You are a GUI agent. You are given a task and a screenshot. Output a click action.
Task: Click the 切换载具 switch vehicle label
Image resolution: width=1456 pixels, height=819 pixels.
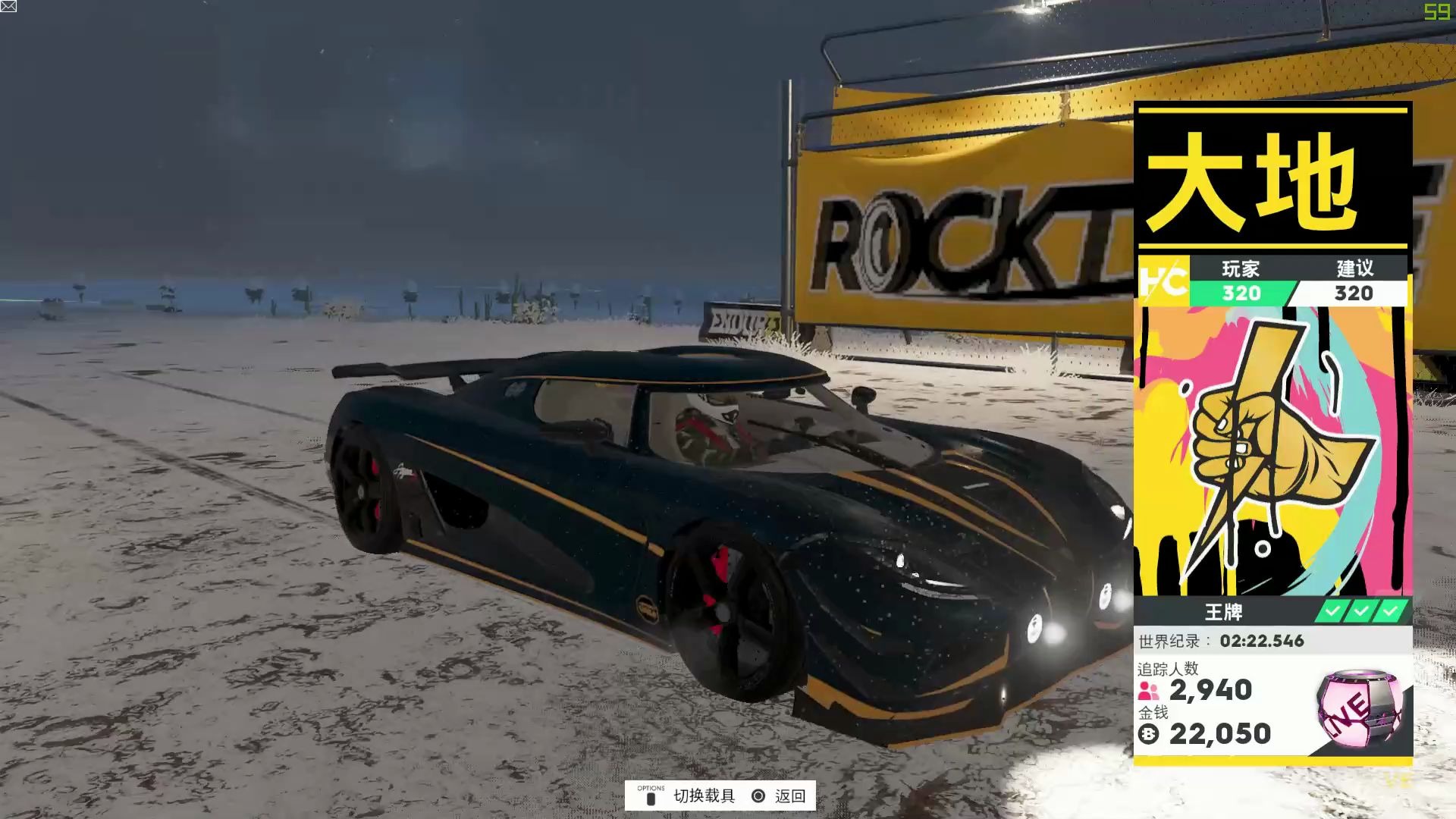click(x=704, y=795)
